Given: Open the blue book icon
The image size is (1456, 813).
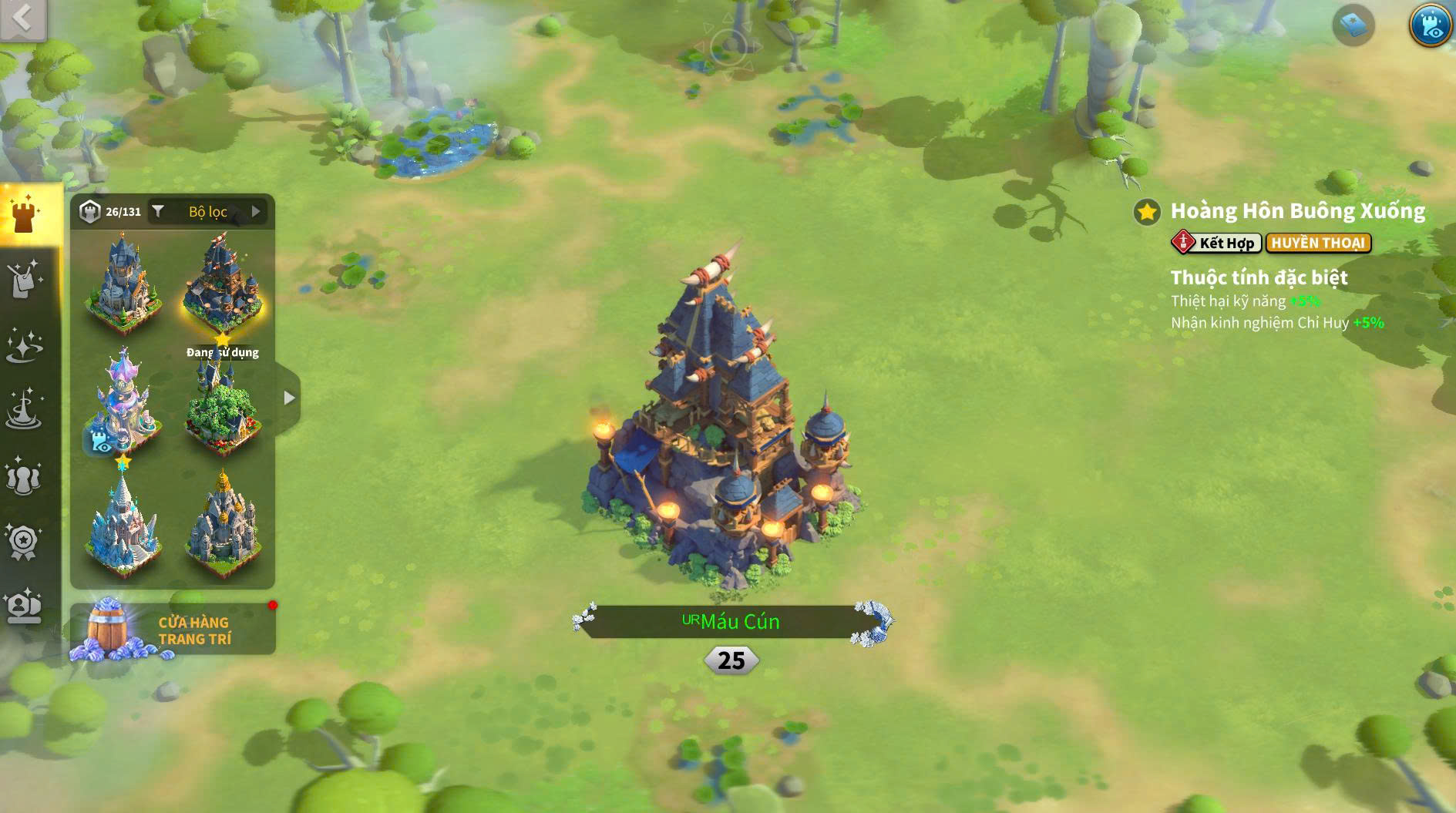Looking at the screenshot, I should 1353,25.
